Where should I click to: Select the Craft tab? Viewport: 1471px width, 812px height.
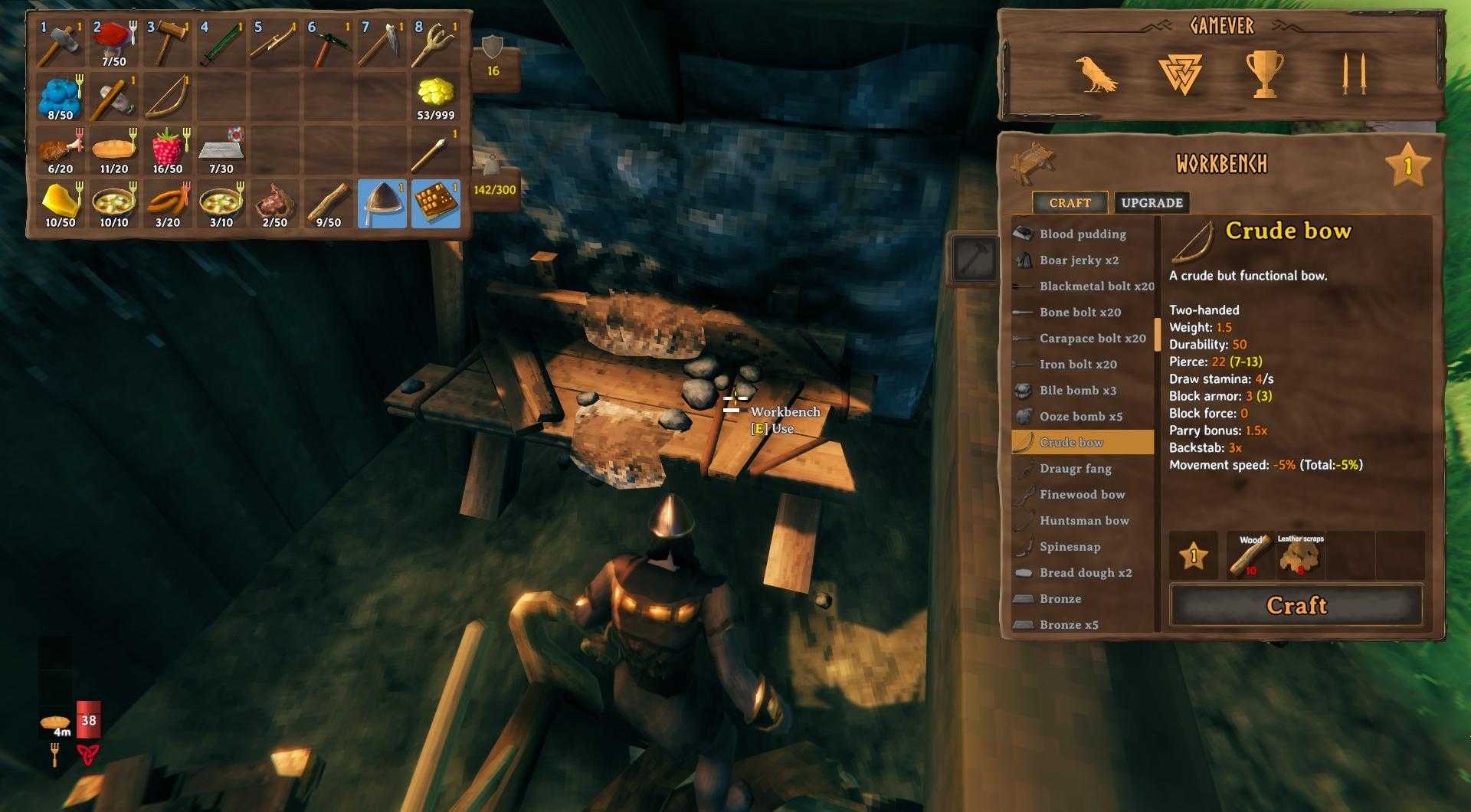(1070, 203)
